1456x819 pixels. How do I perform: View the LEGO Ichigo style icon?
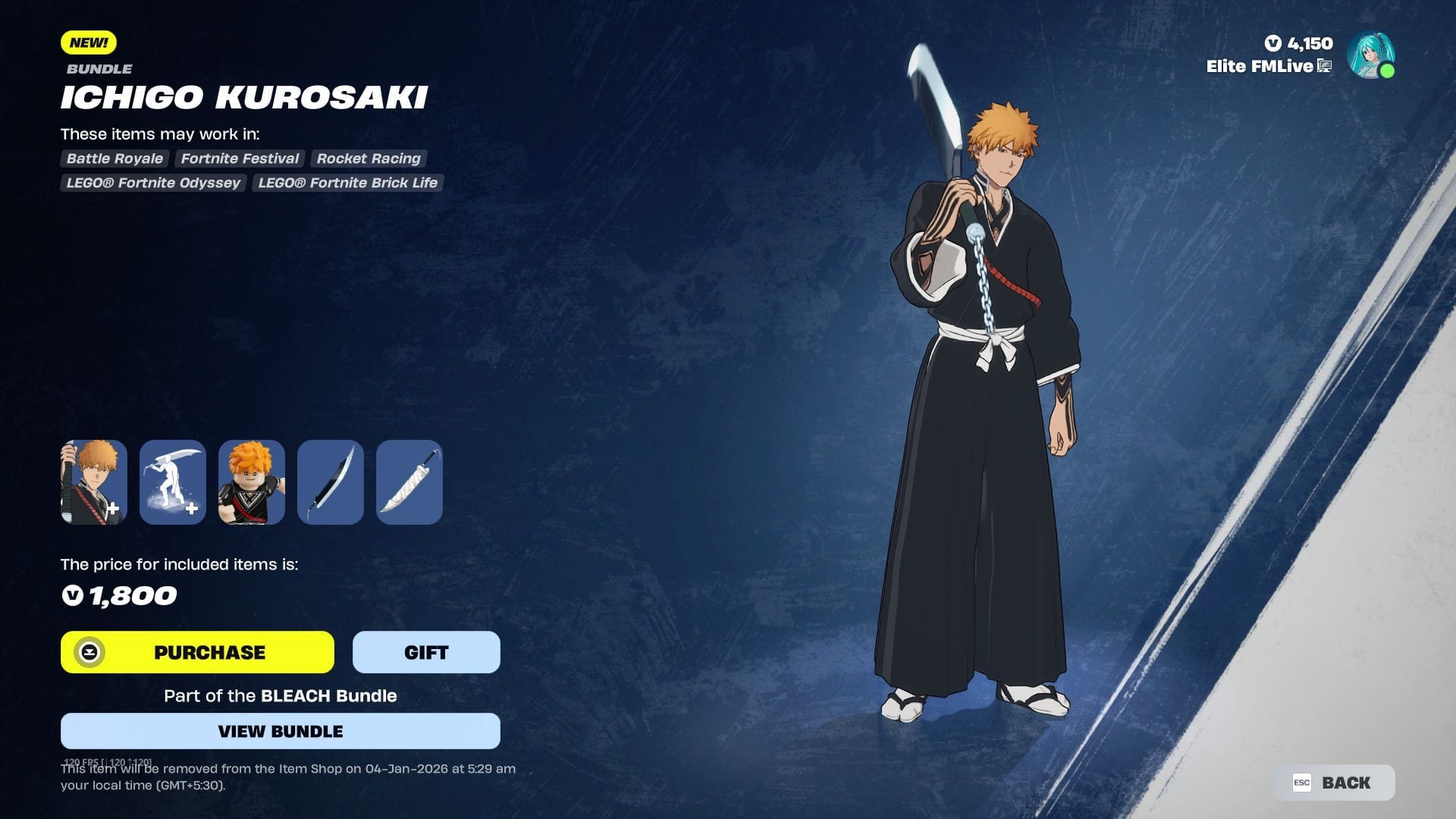click(x=251, y=482)
